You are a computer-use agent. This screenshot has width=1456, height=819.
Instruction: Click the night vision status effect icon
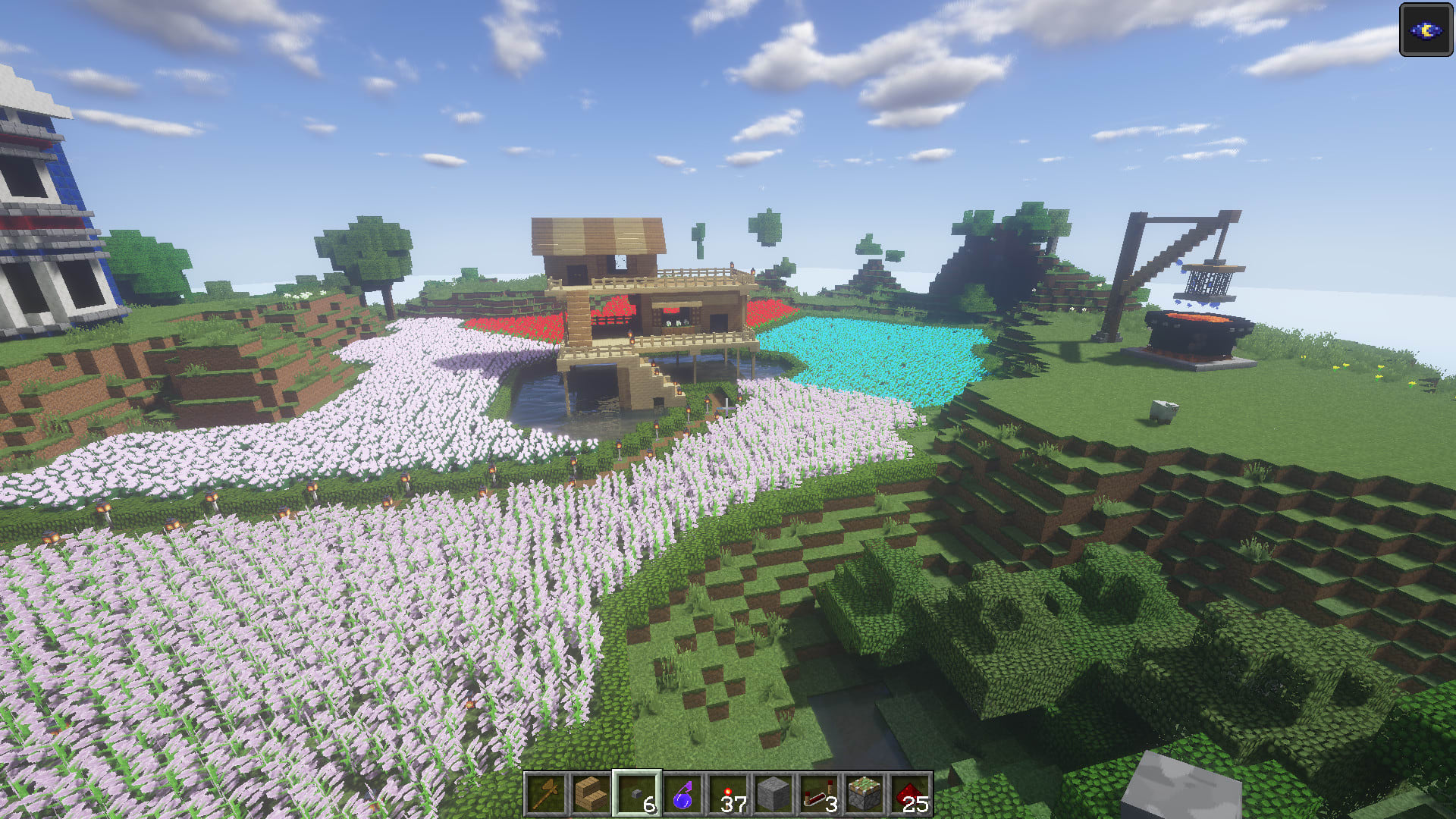[1426, 30]
